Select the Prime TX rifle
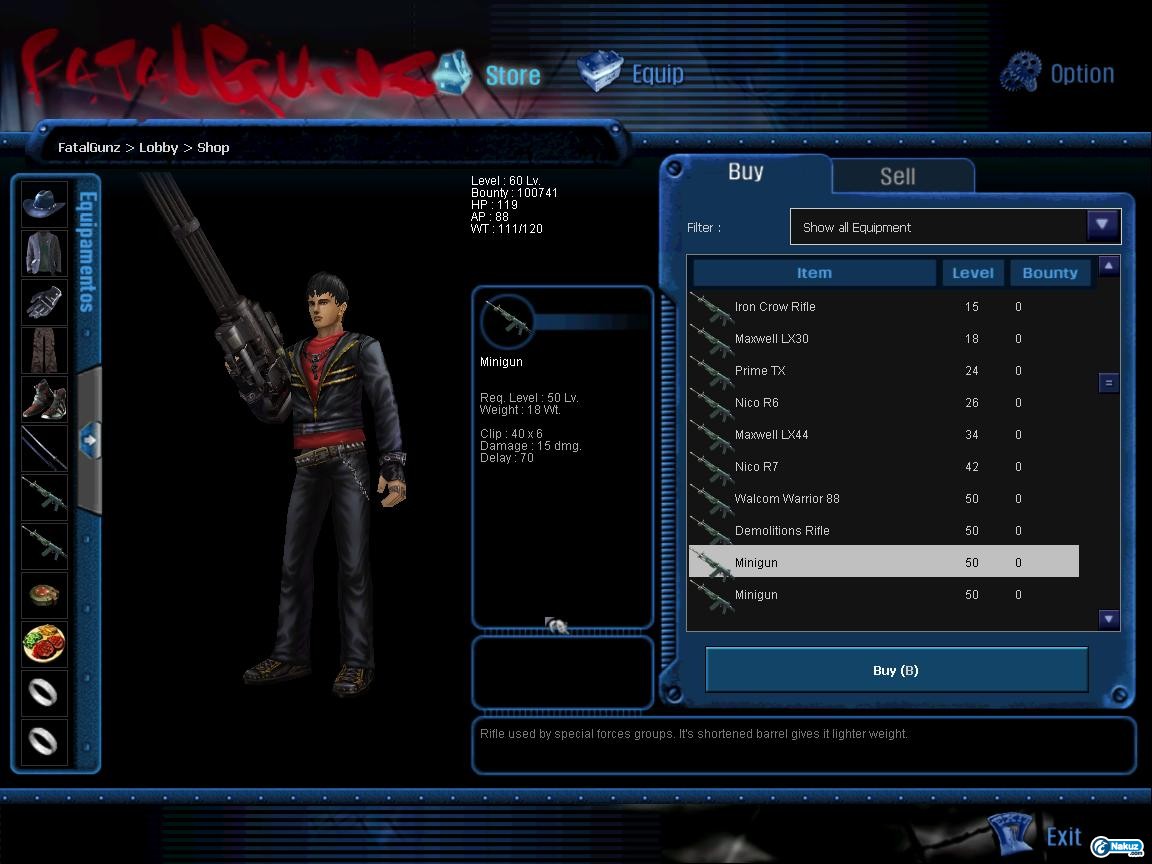This screenshot has height=864, width=1152. 760,371
